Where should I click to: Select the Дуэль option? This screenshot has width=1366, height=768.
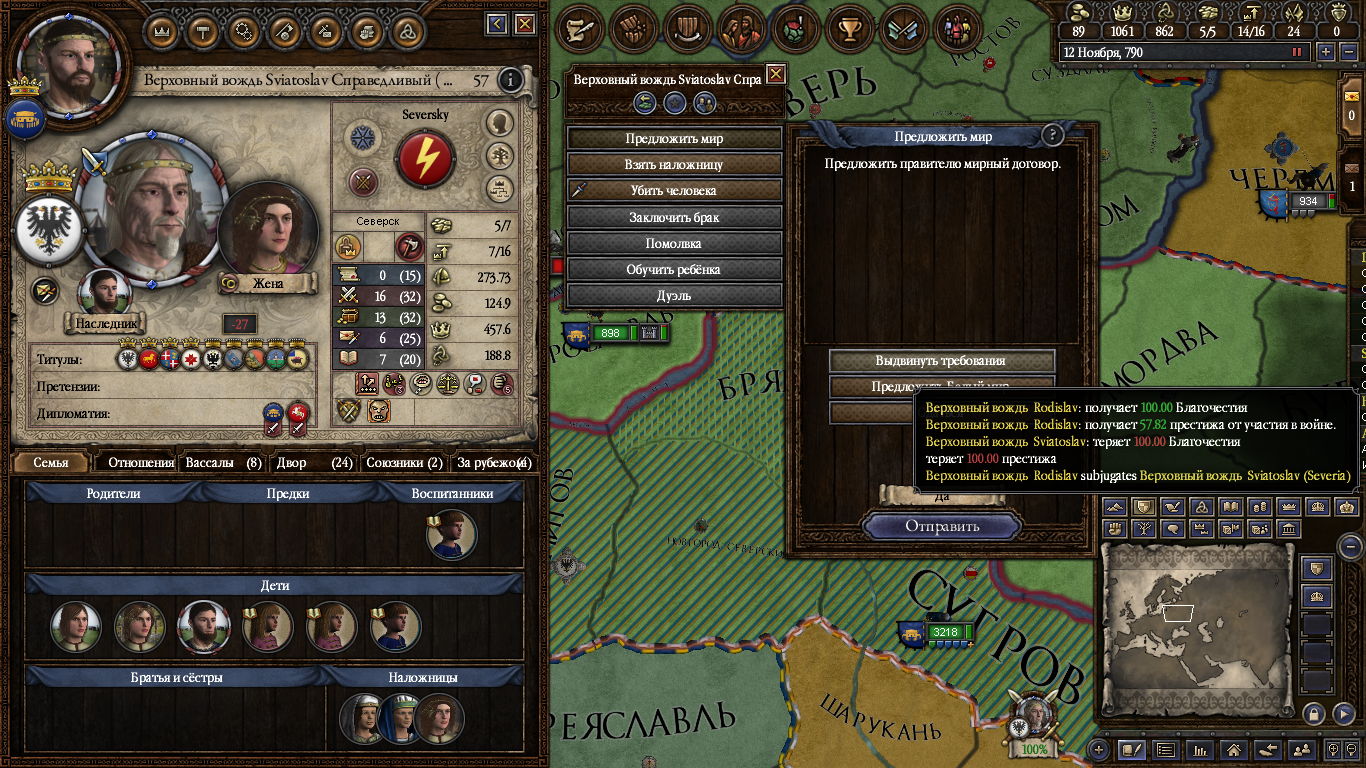[x=674, y=295]
